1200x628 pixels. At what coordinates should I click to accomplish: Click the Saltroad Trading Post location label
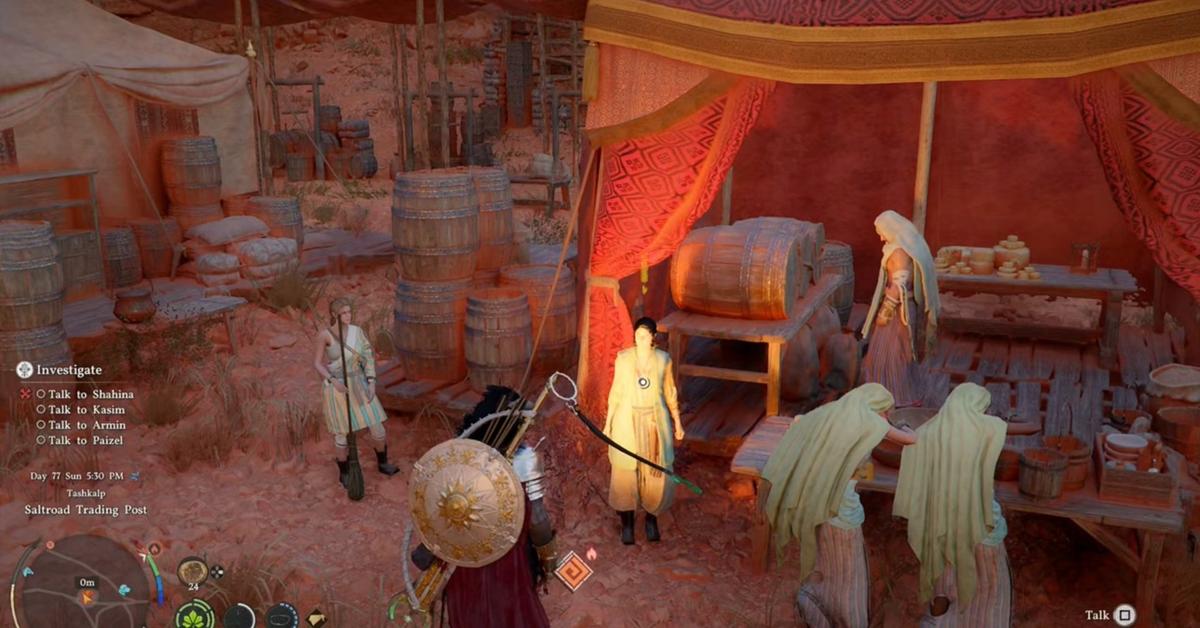pyautogui.click(x=86, y=509)
